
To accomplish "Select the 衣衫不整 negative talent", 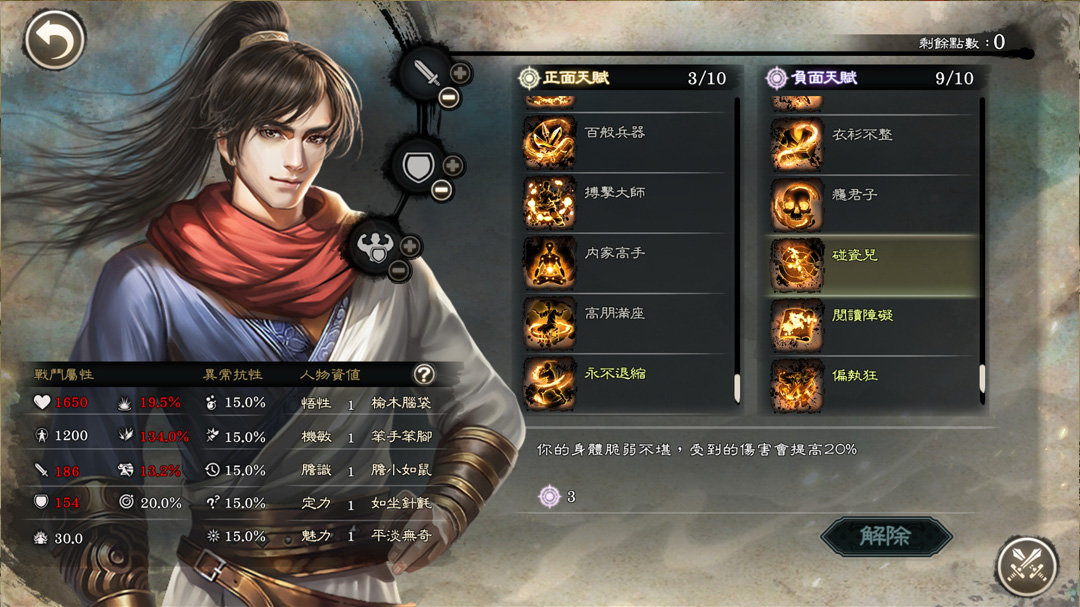I will pyautogui.click(x=876, y=145).
